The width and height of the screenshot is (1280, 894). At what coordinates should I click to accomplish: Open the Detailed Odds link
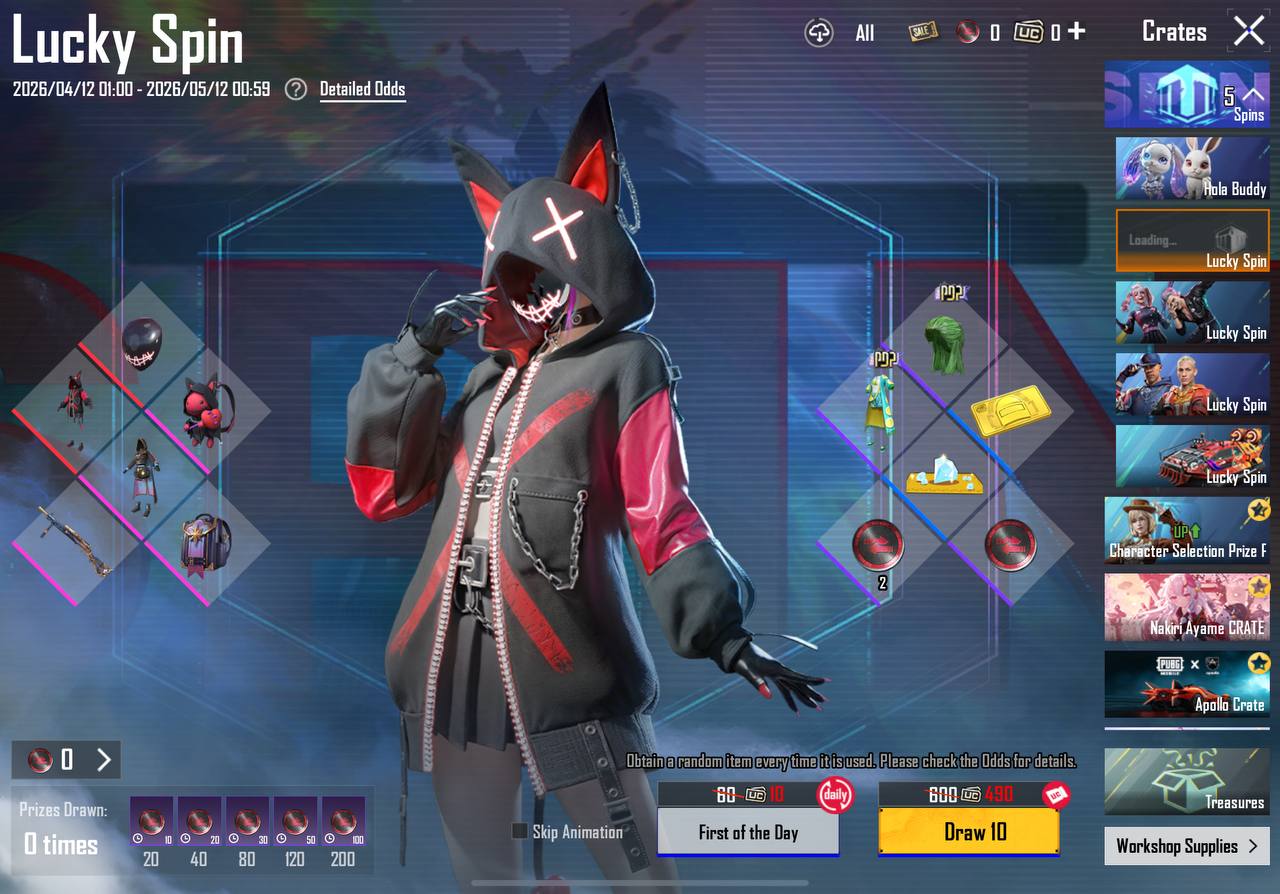click(362, 89)
